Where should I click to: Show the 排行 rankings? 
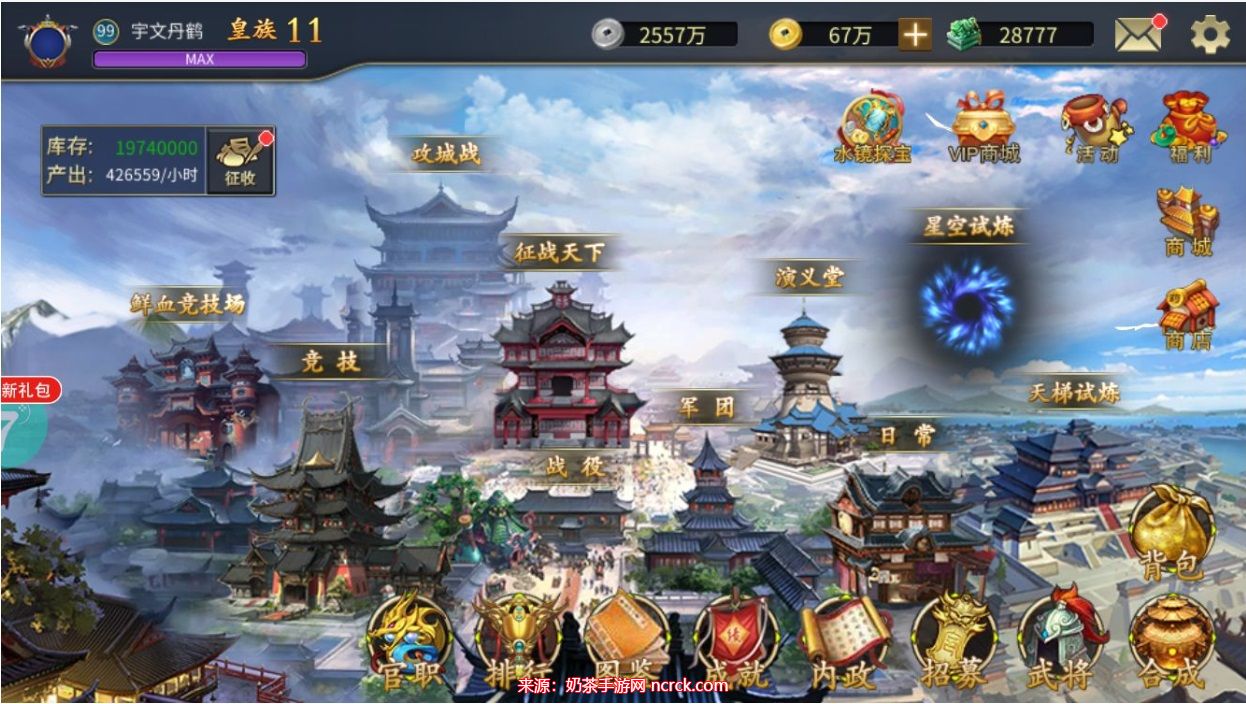518,642
